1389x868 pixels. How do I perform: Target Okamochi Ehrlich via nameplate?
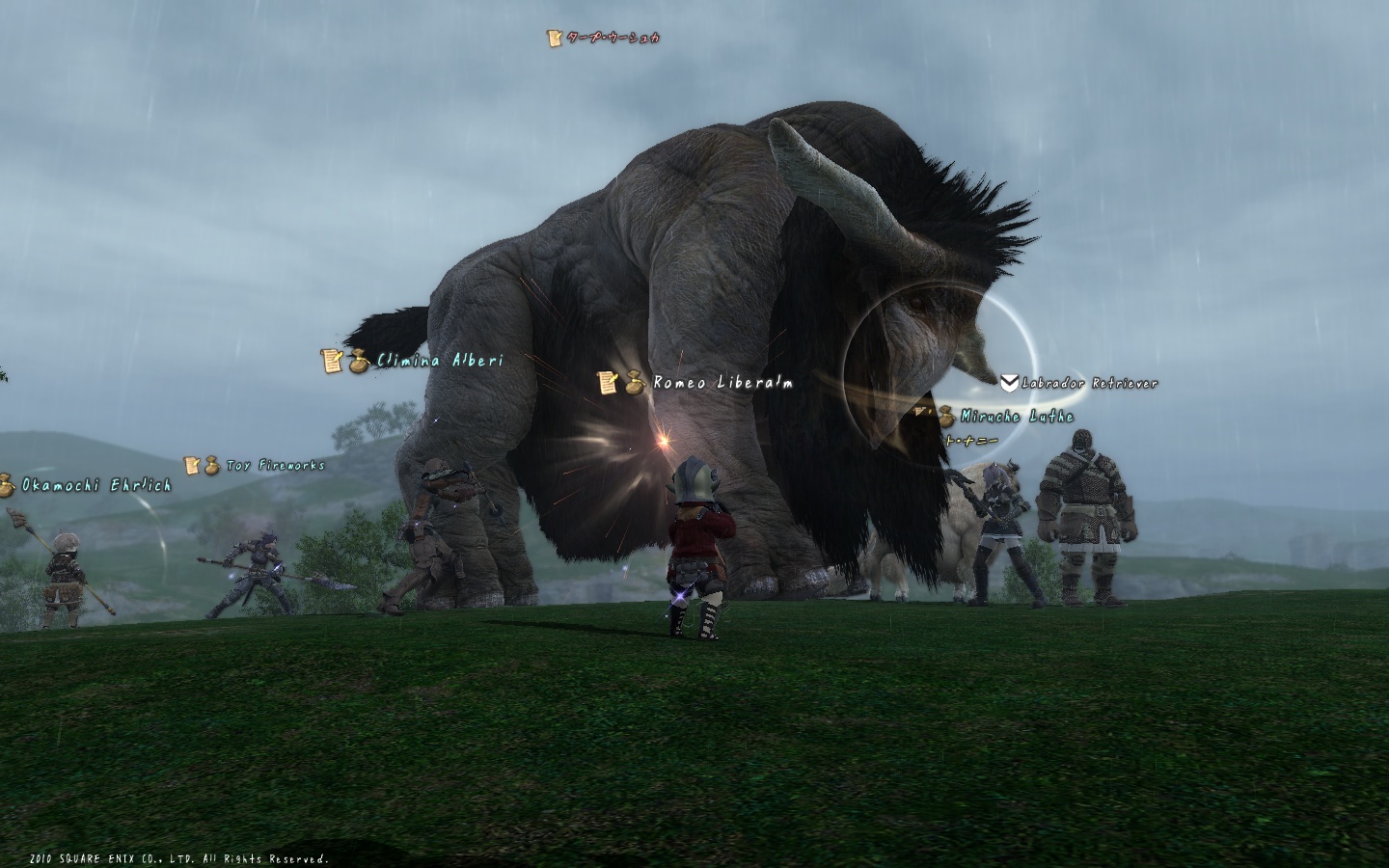95,485
